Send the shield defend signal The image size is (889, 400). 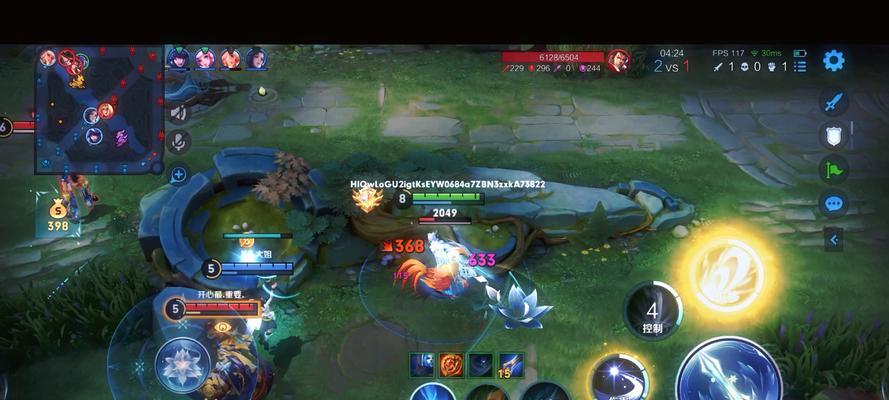833,135
